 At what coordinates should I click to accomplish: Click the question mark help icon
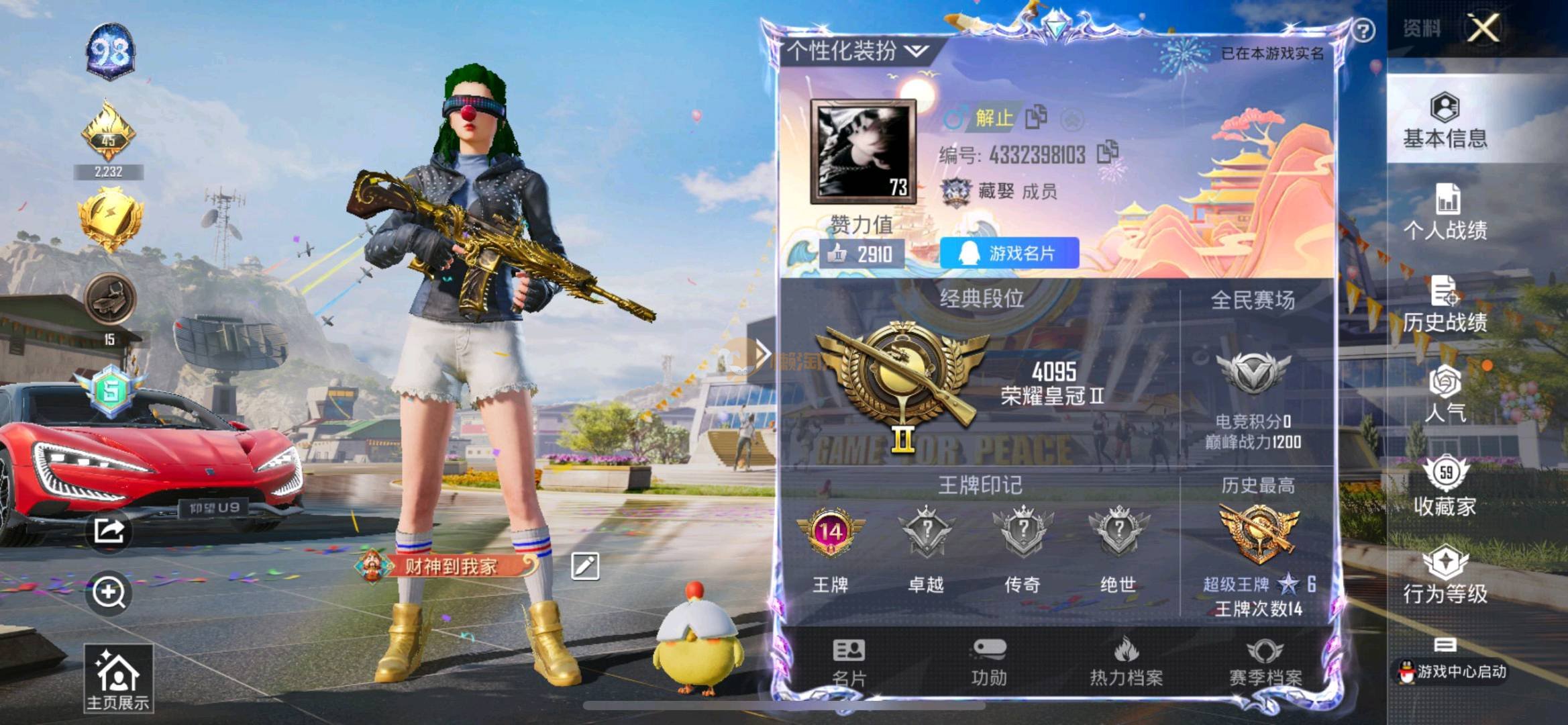tap(1363, 31)
